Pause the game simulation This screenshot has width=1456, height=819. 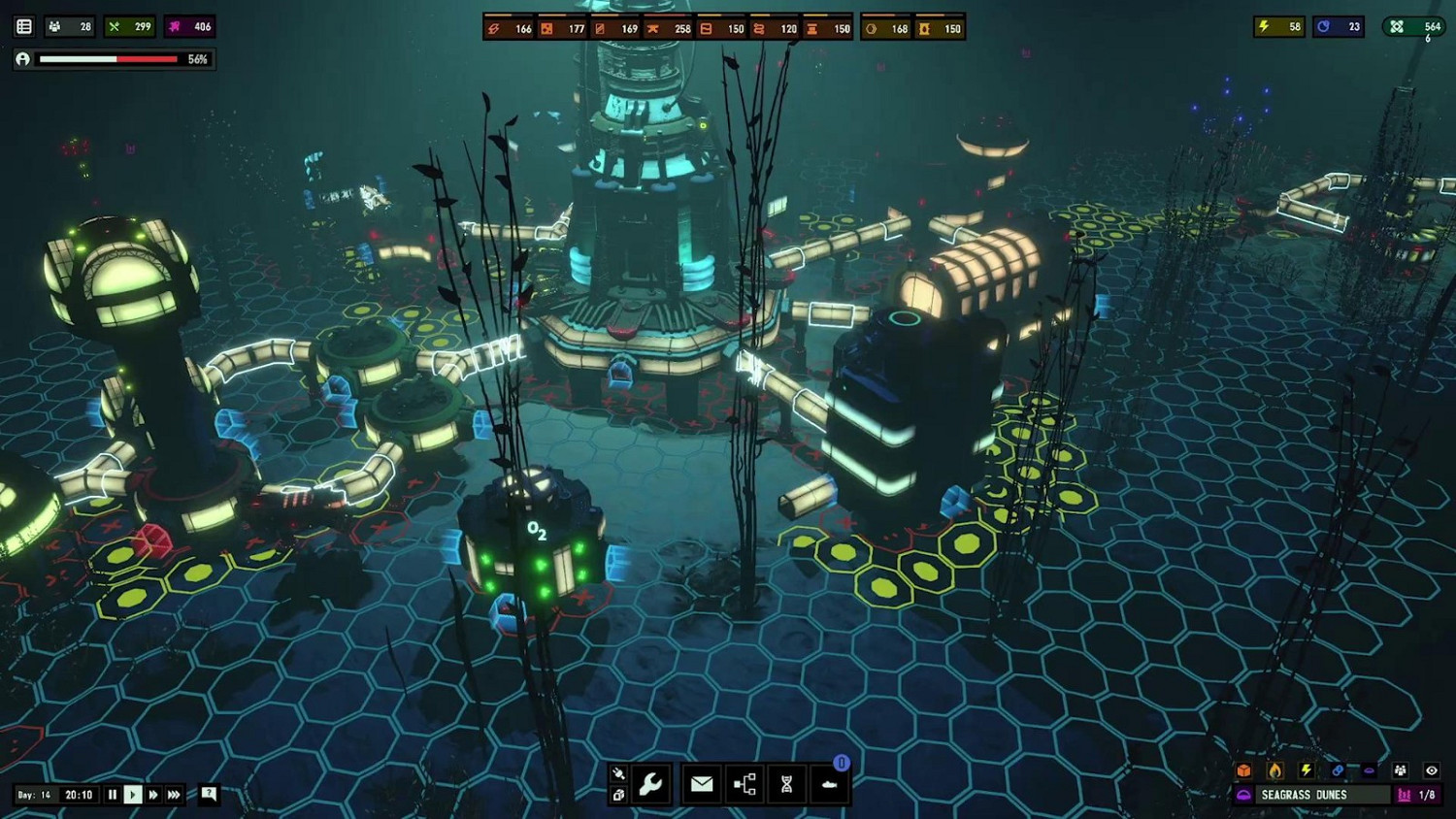tap(113, 795)
